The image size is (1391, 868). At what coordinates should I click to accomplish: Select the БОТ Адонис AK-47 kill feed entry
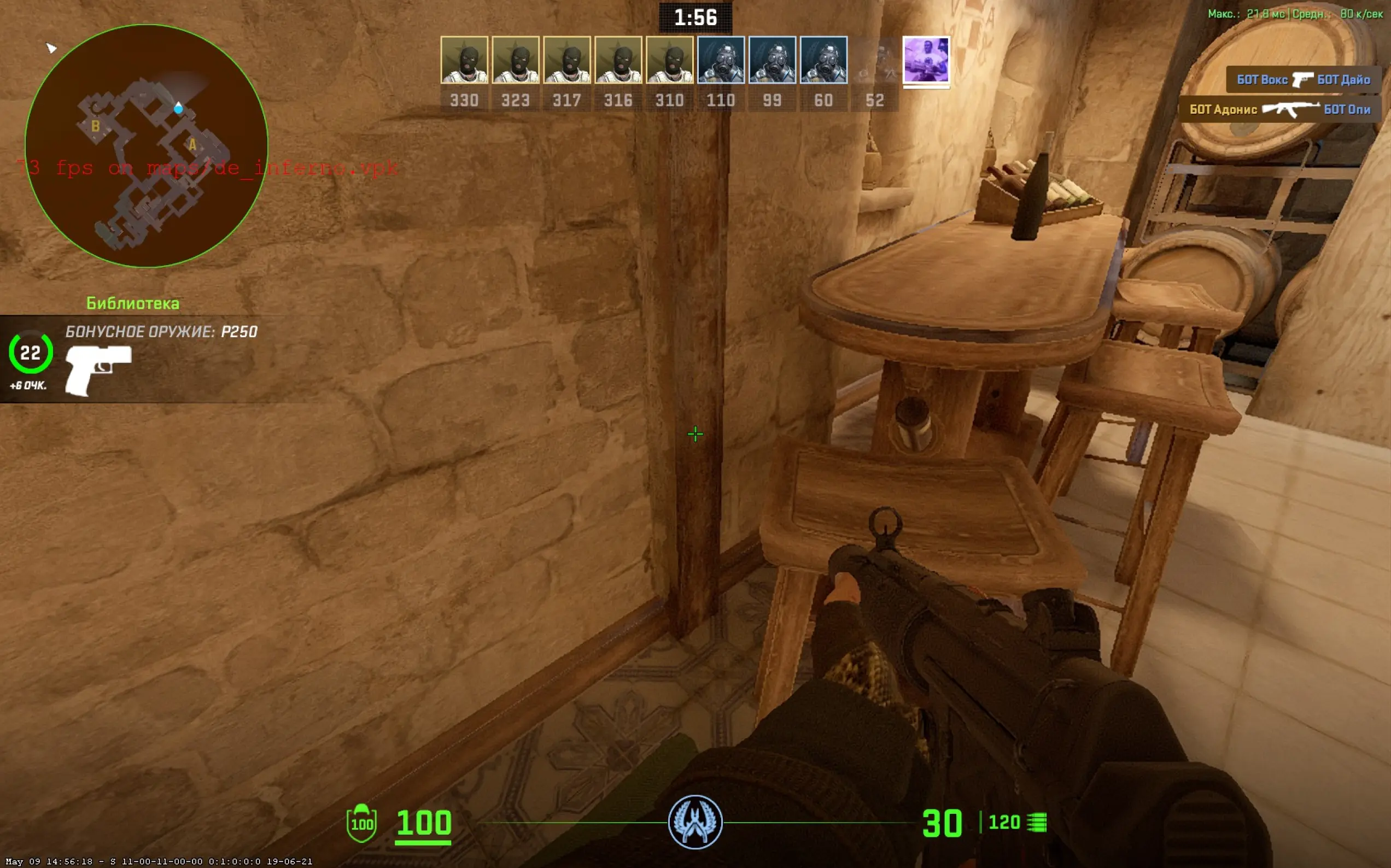pos(1279,109)
